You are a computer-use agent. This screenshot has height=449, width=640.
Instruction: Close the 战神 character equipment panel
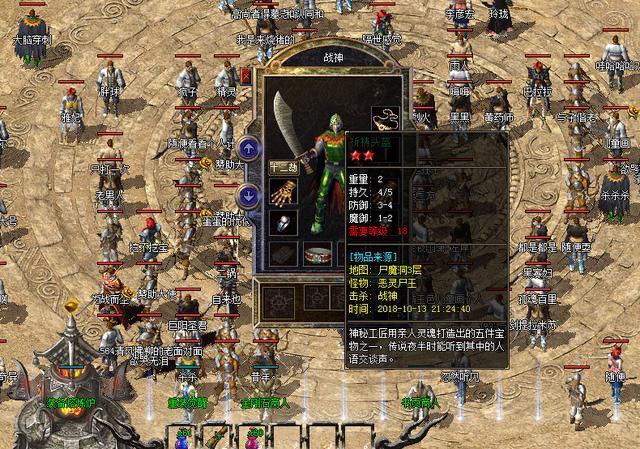[x=246, y=76]
